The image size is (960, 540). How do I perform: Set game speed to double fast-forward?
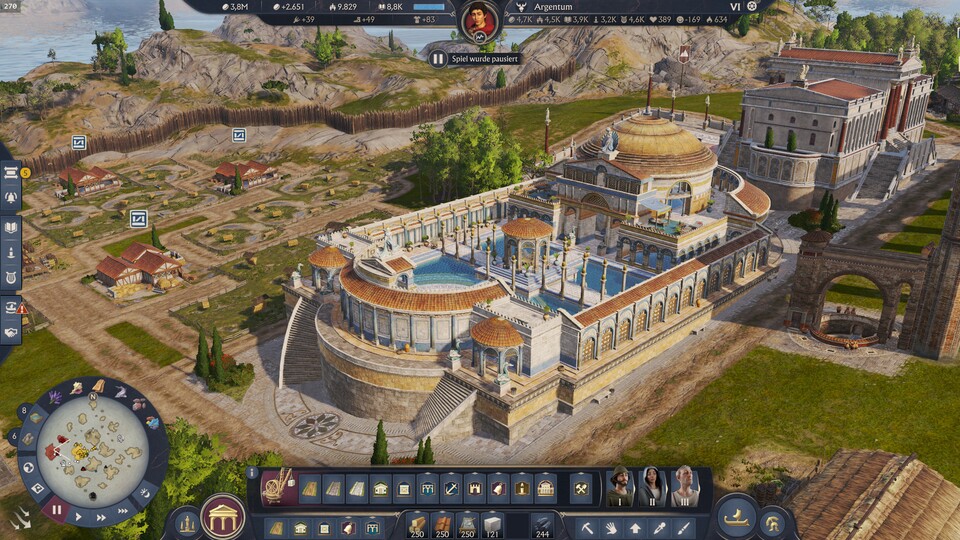pos(102,519)
